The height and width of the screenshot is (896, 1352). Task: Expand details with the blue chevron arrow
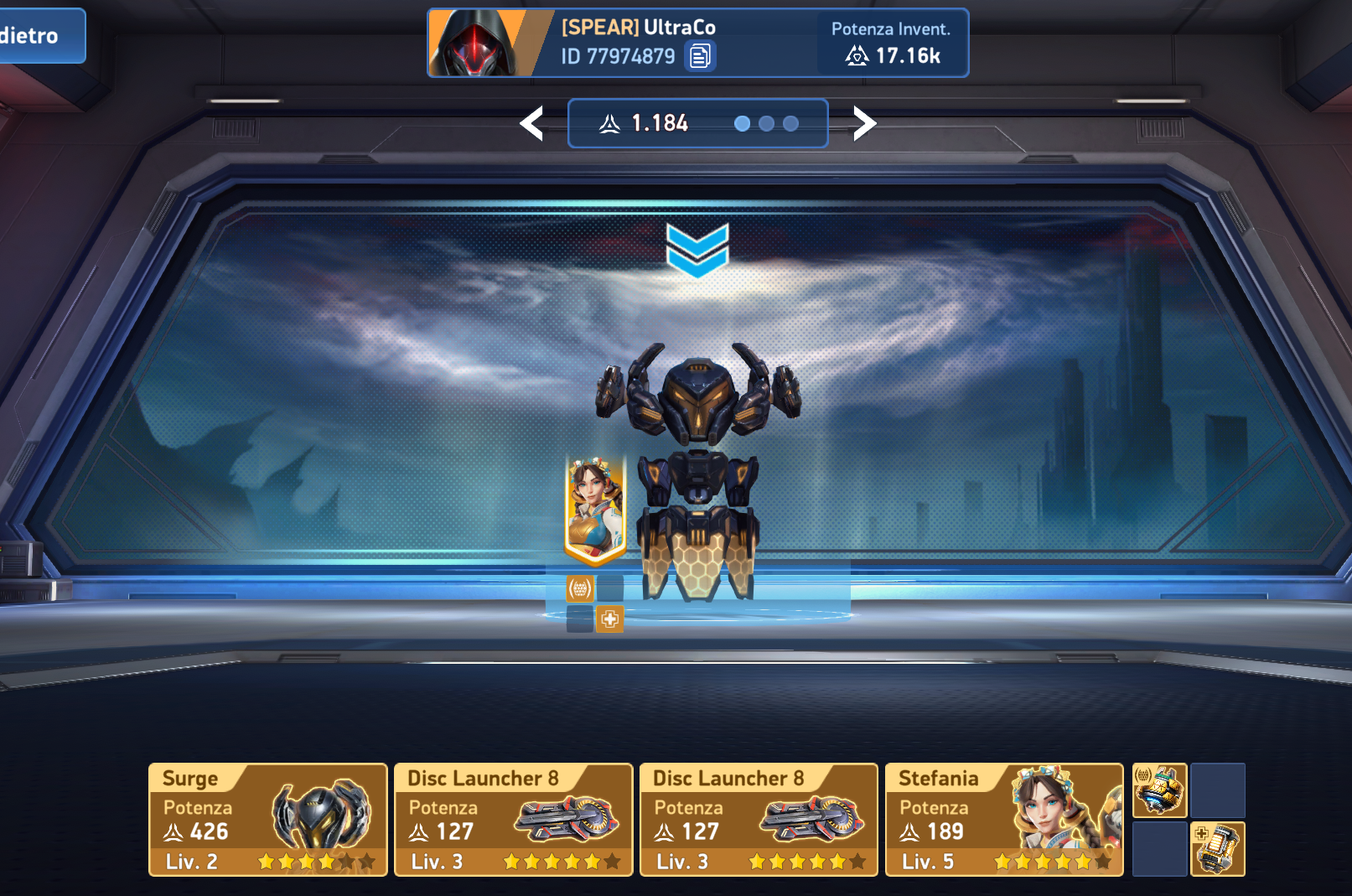(x=697, y=249)
